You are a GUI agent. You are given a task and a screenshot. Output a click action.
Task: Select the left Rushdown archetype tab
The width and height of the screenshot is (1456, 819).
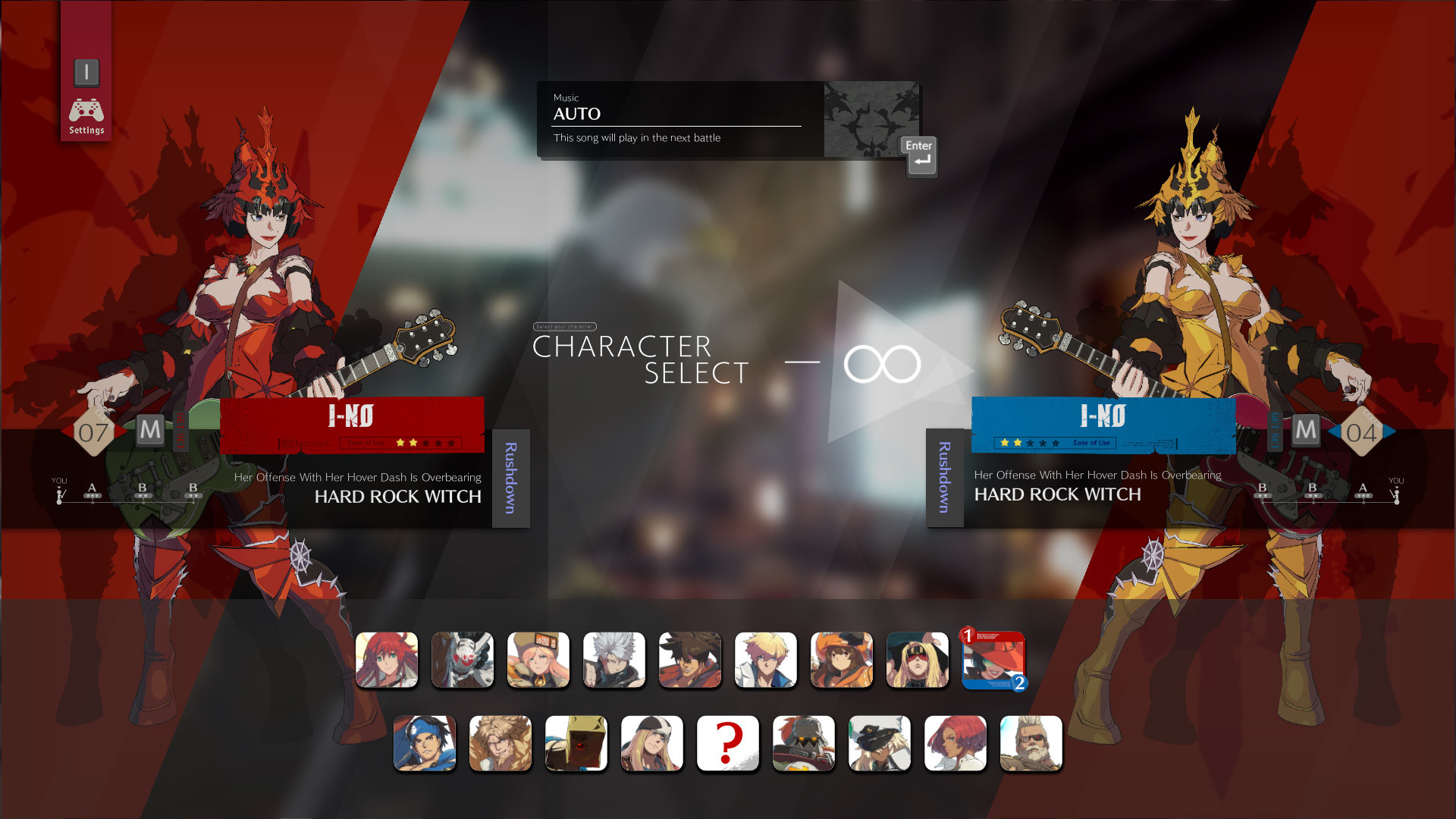pos(510,478)
